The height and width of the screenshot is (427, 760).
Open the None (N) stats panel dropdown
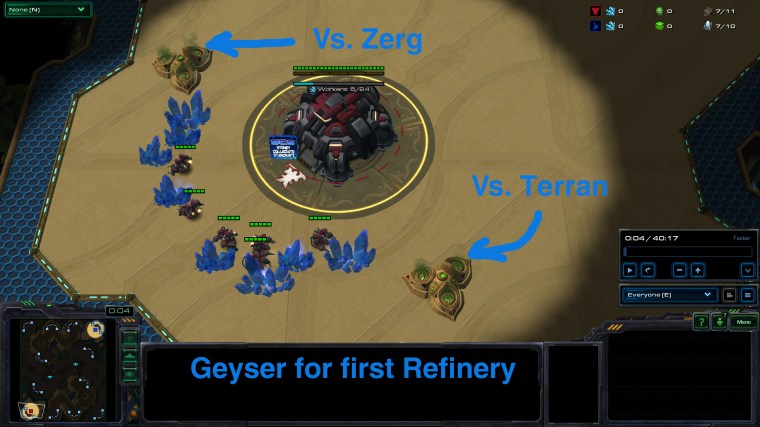[43, 10]
